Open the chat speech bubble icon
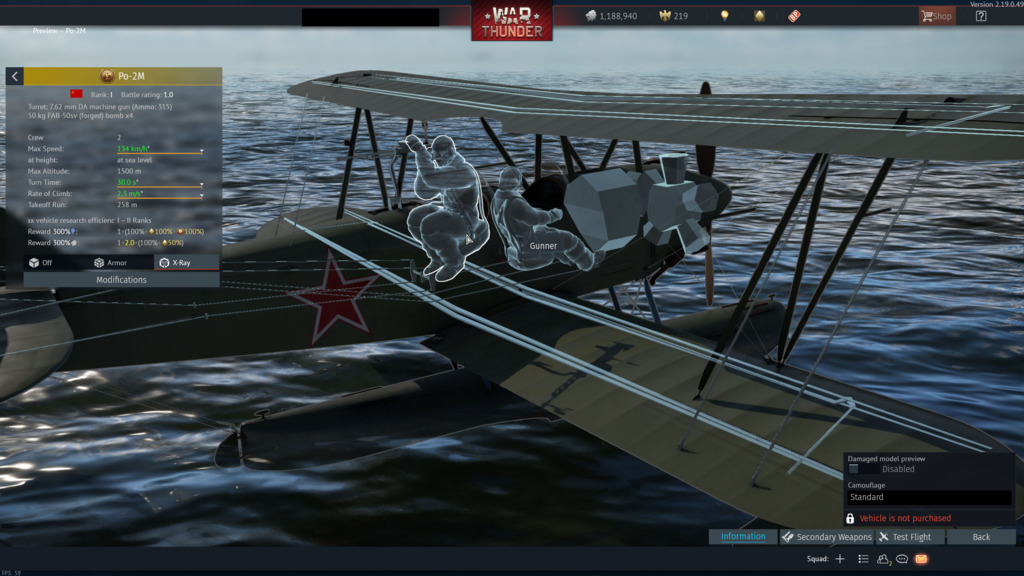The width and height of the screenshot is (1024, 576). [x=902, y=559]
